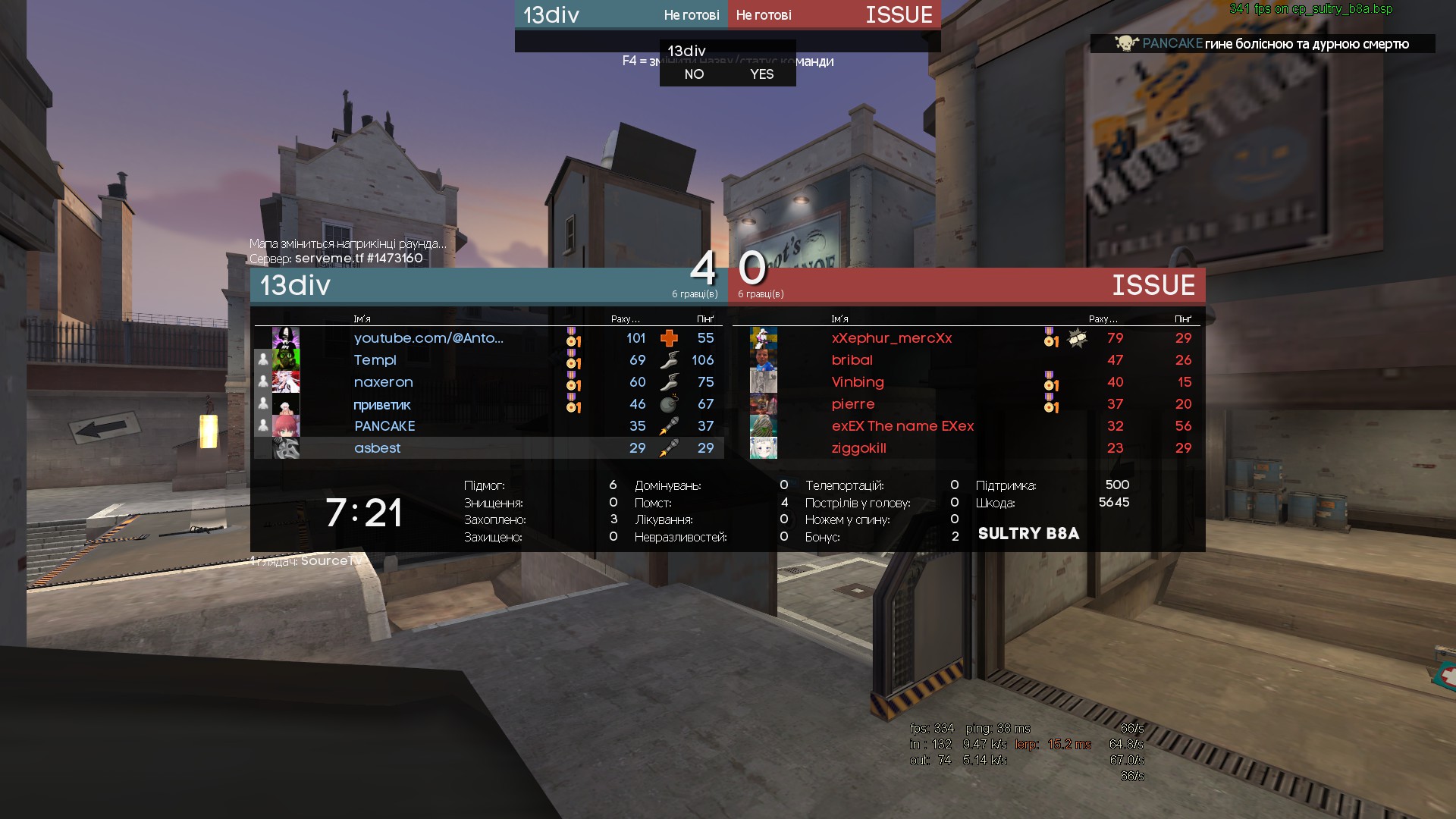Viewport: 1456px width, 819px height.
Task: Click bribal's scoreboard row
Action: click(x=852, y=360)
